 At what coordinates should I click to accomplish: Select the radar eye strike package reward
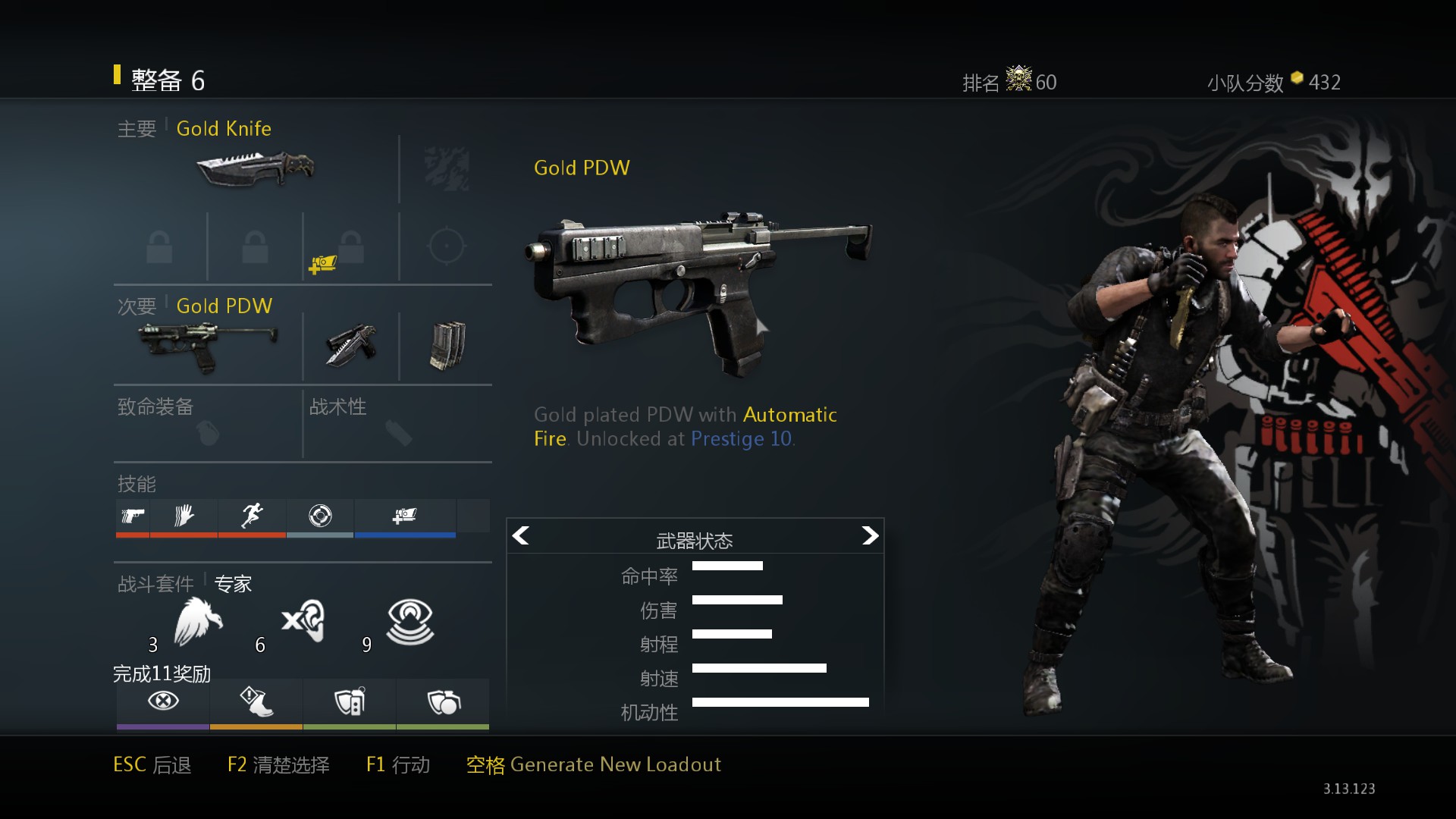click(x=410, y=622)
